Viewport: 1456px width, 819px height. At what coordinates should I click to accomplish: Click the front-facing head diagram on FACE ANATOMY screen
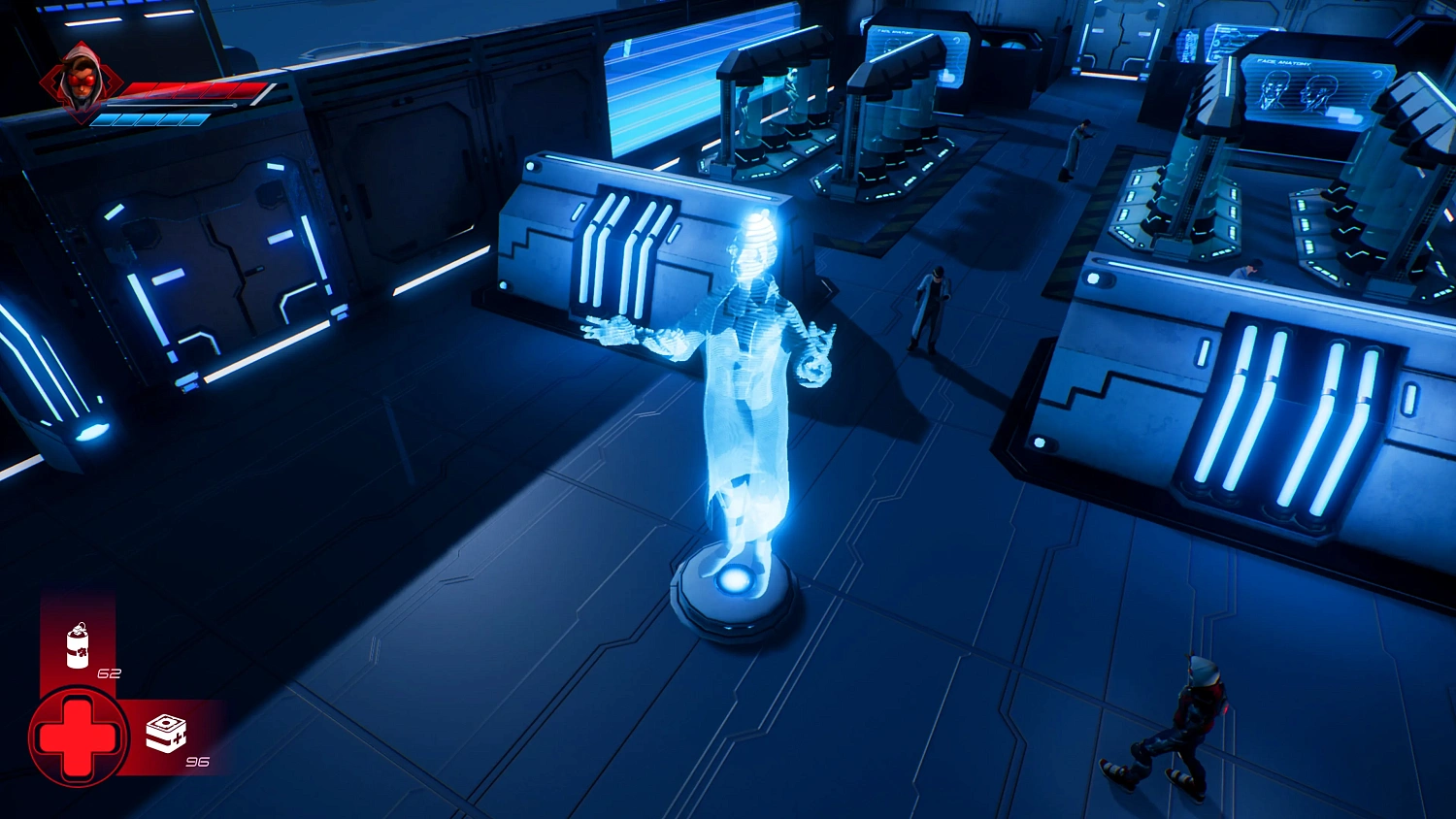(1274, 87)
